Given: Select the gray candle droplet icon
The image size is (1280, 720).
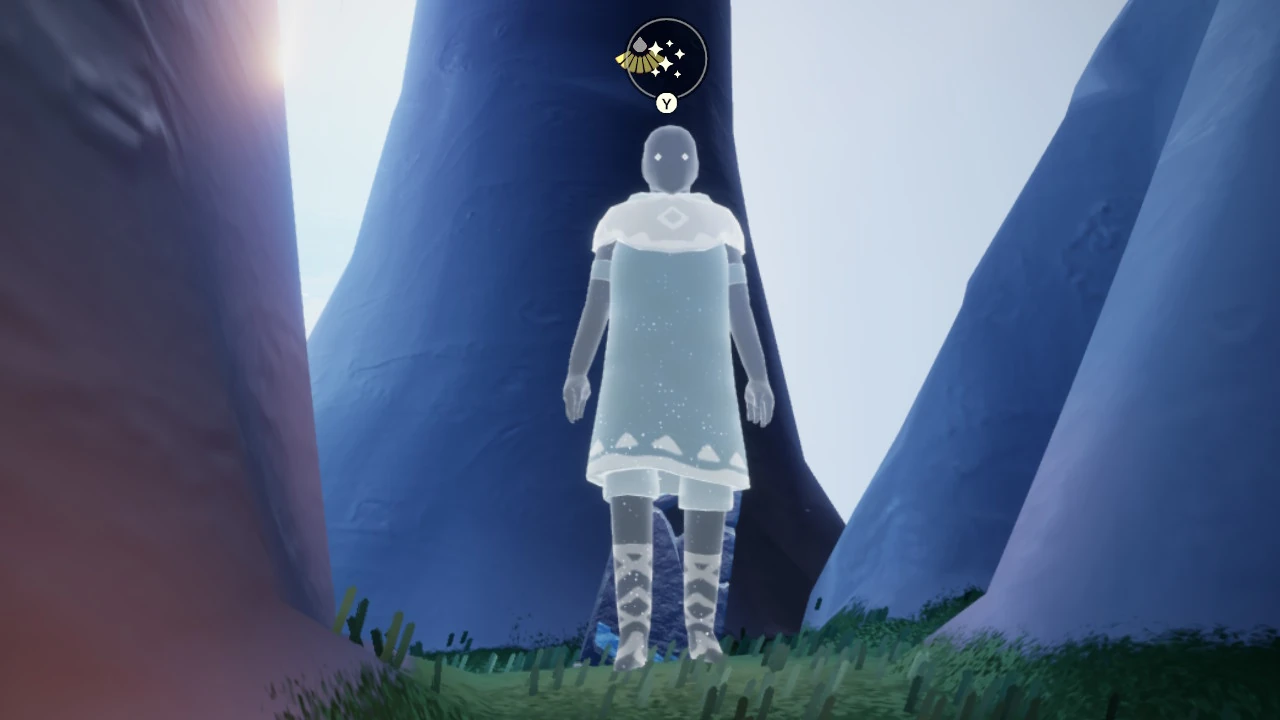Looking at the screenshot, I should [639, 45].
